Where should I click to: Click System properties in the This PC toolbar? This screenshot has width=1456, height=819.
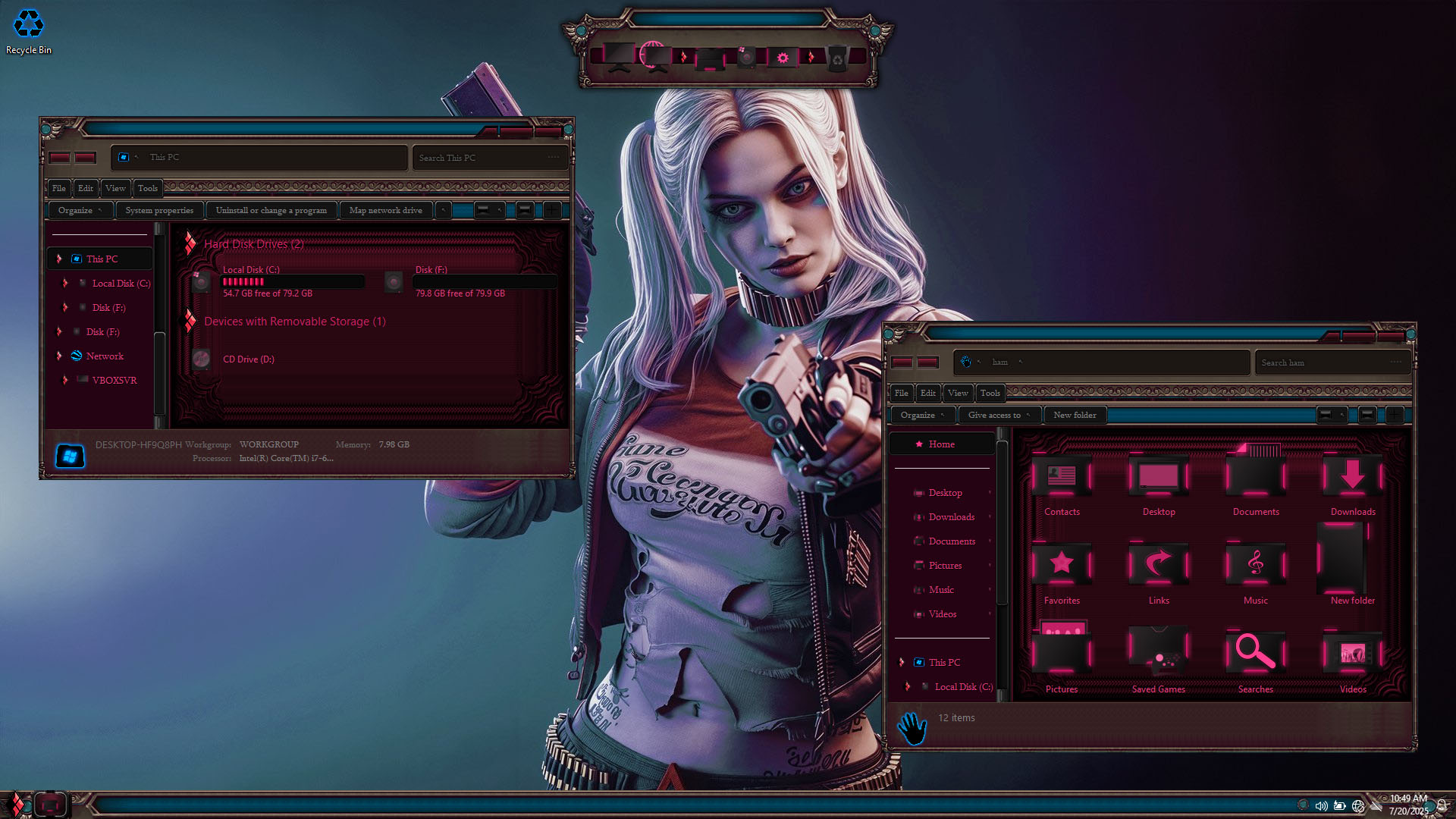point(159,210)
